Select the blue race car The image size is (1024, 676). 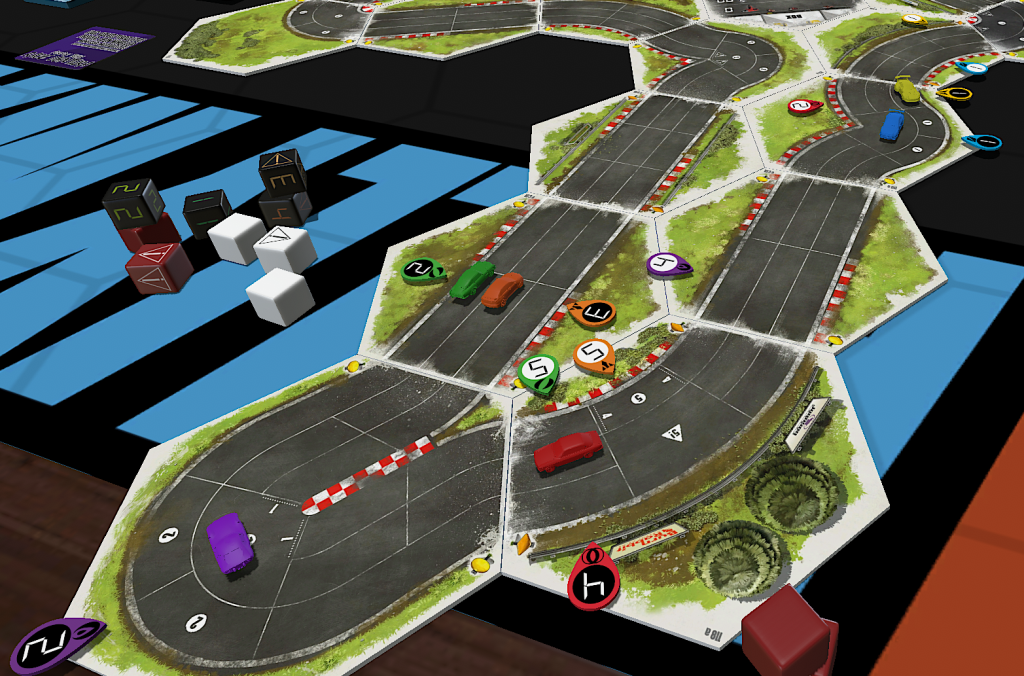pyautogui.click(x=891, y=125)
